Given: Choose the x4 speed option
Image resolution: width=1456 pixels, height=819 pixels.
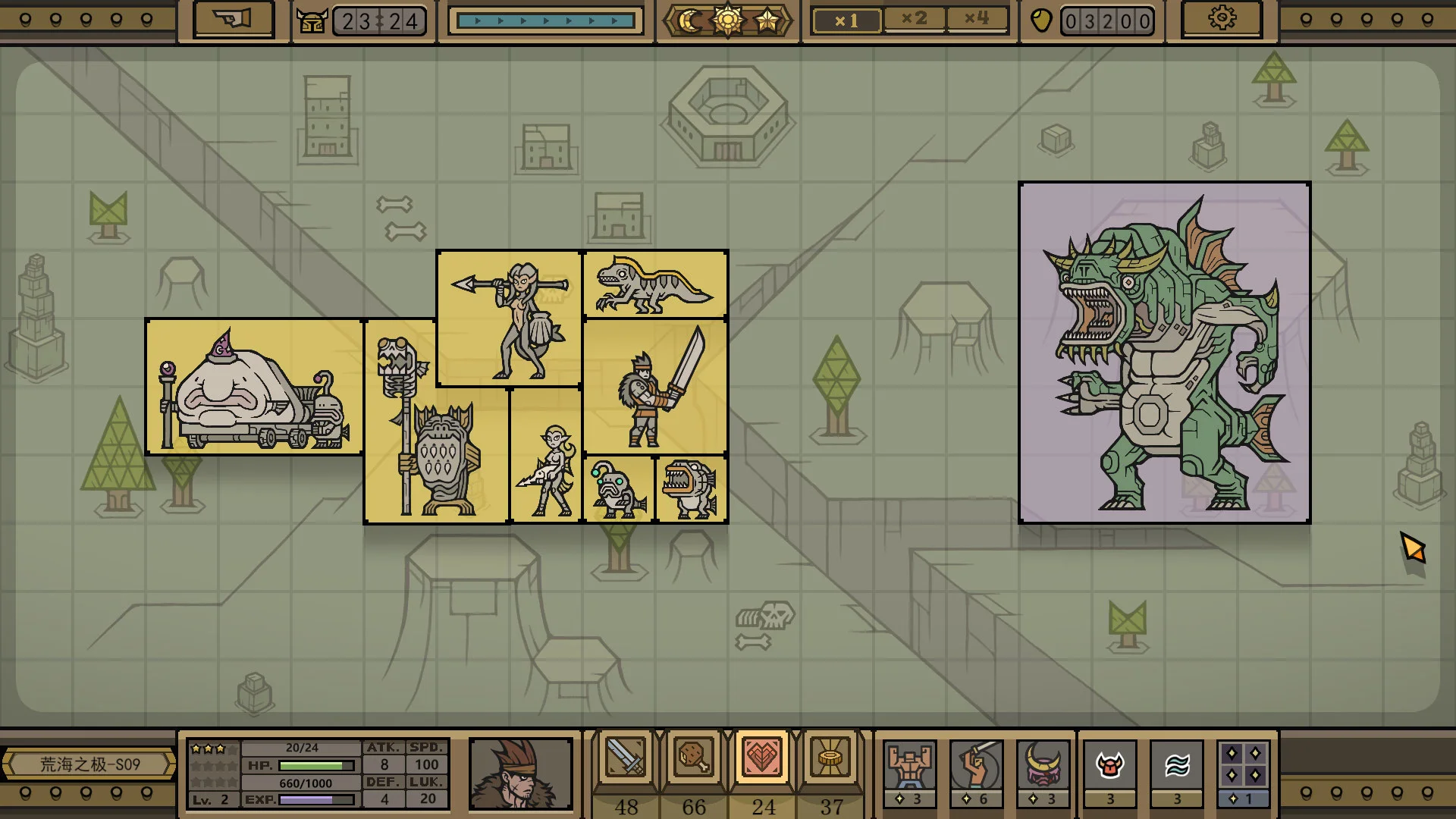Looking at the screenshot, I should (977, 19).
